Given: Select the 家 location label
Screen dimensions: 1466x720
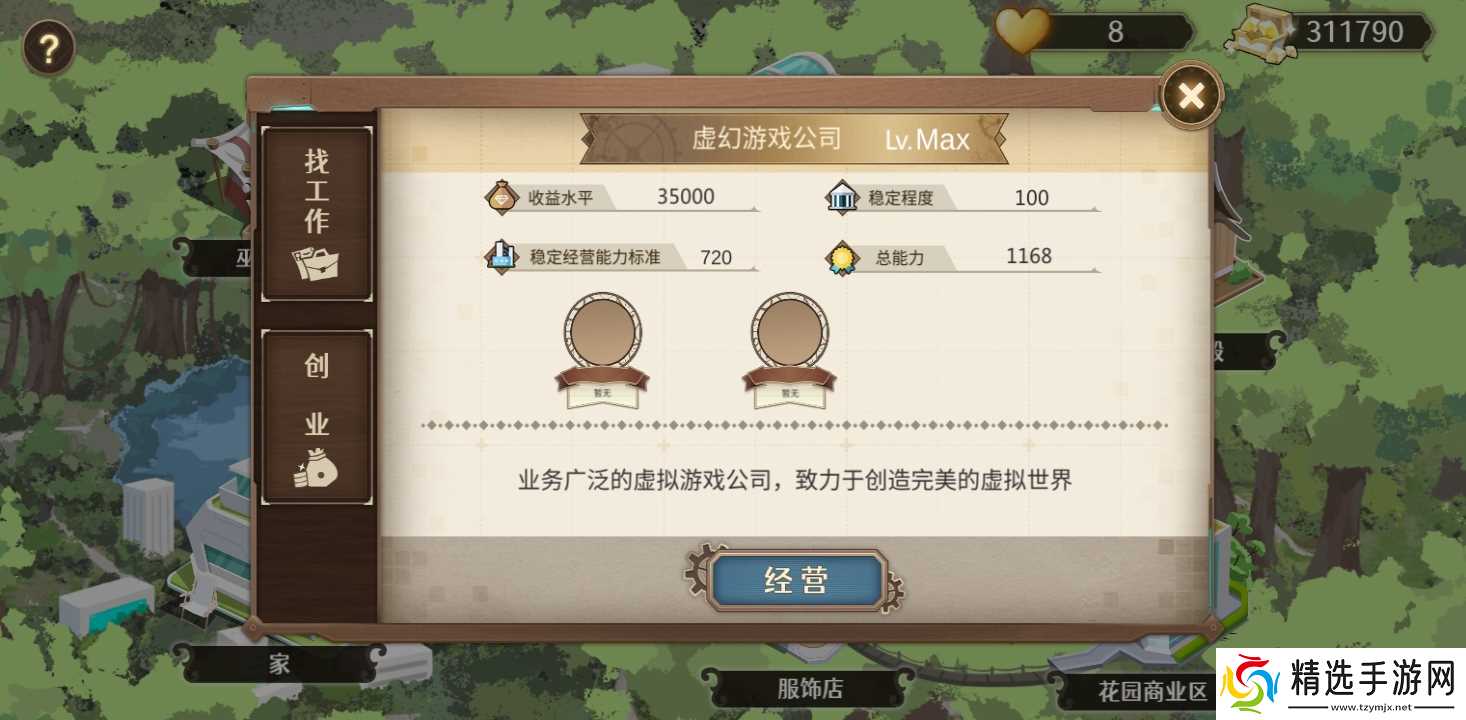Looking at the screenshot, I should tap(277, 661).
